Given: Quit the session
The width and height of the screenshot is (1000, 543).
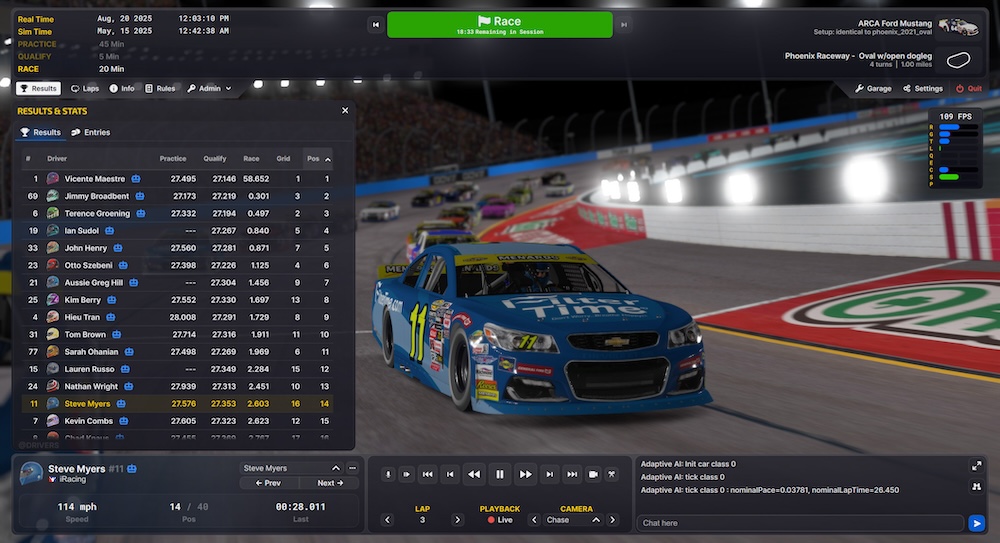Looking at the screenshot, I should [x=968, y=88].
